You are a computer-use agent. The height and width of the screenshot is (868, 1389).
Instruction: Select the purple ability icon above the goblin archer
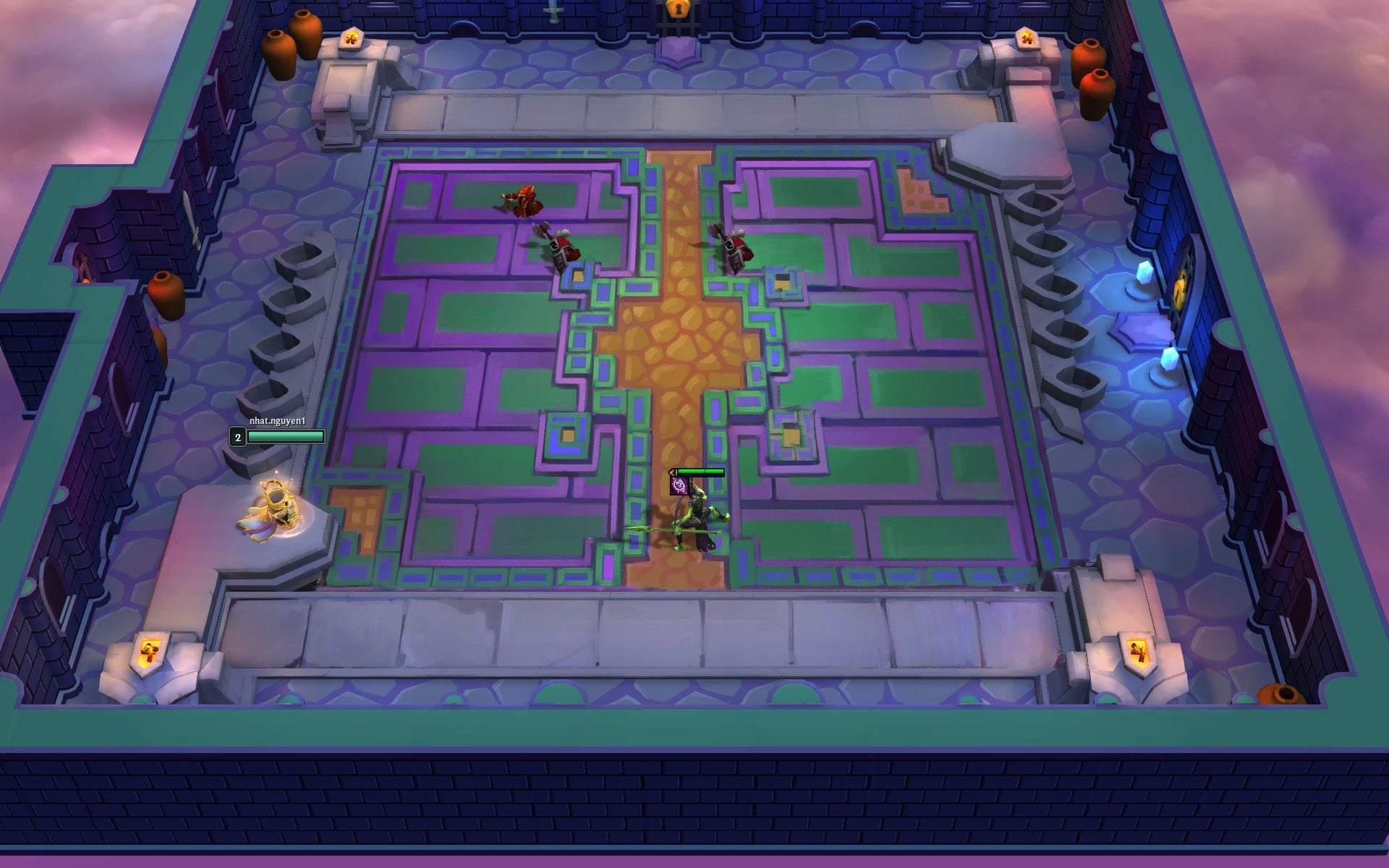point(679,486)
